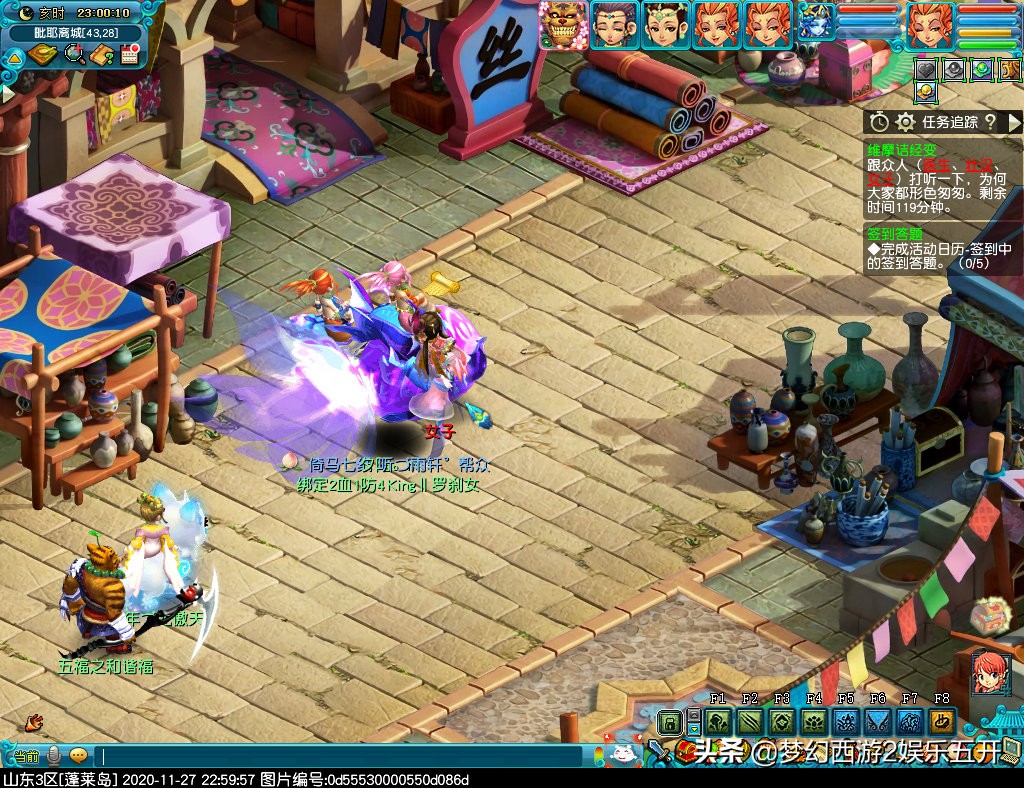
Task: Toggle the hotbar lock icon
Action: [670, 722]
